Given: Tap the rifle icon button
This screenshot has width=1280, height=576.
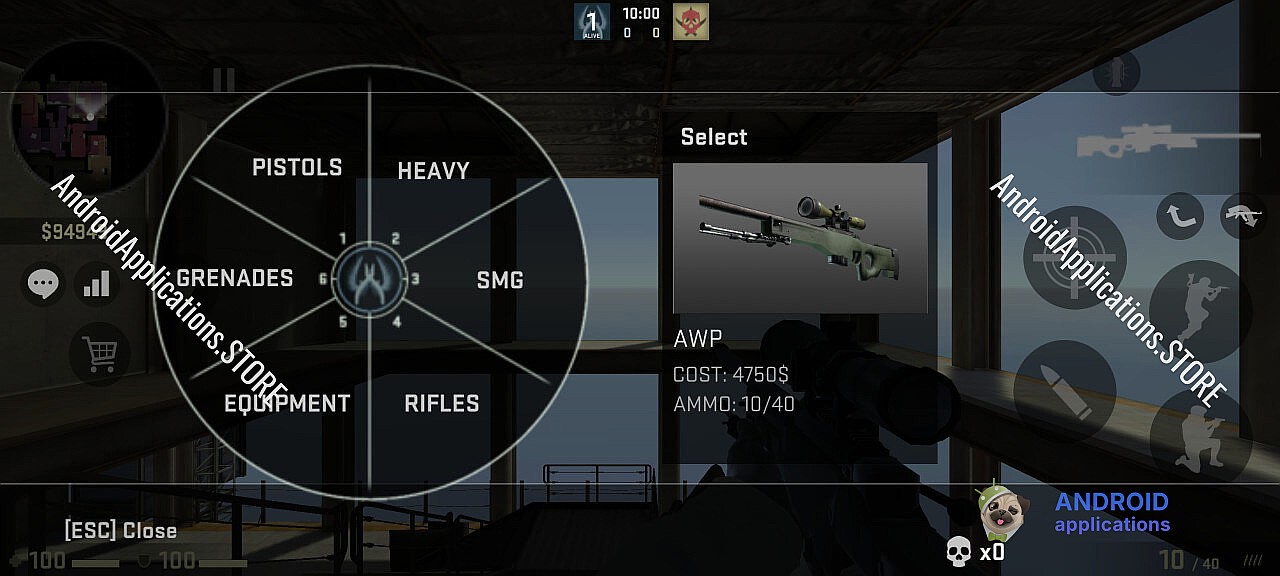Looking at the screenshot, I should 1243,216.
